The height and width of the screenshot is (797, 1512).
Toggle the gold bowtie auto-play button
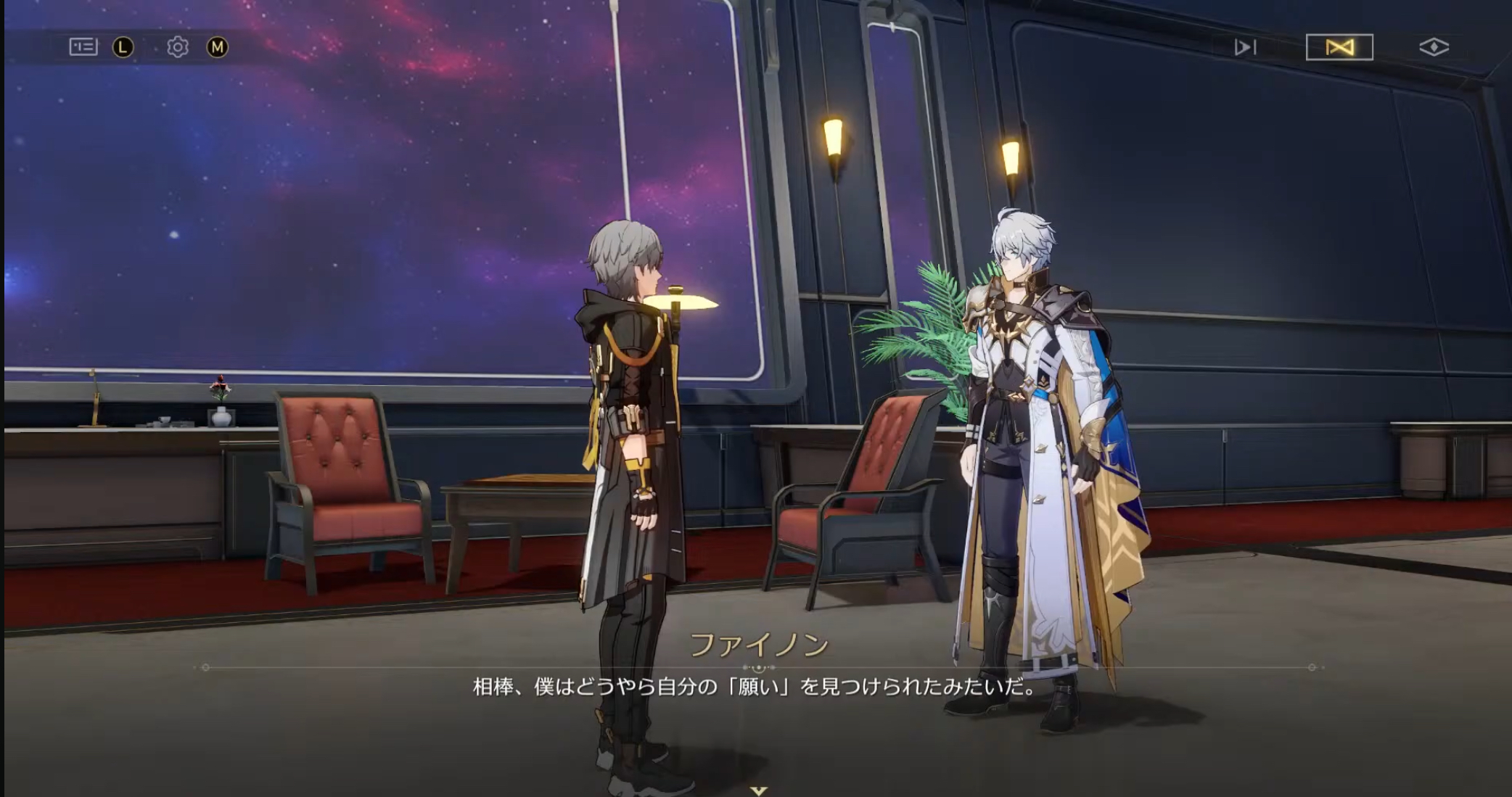(1339, 48)
